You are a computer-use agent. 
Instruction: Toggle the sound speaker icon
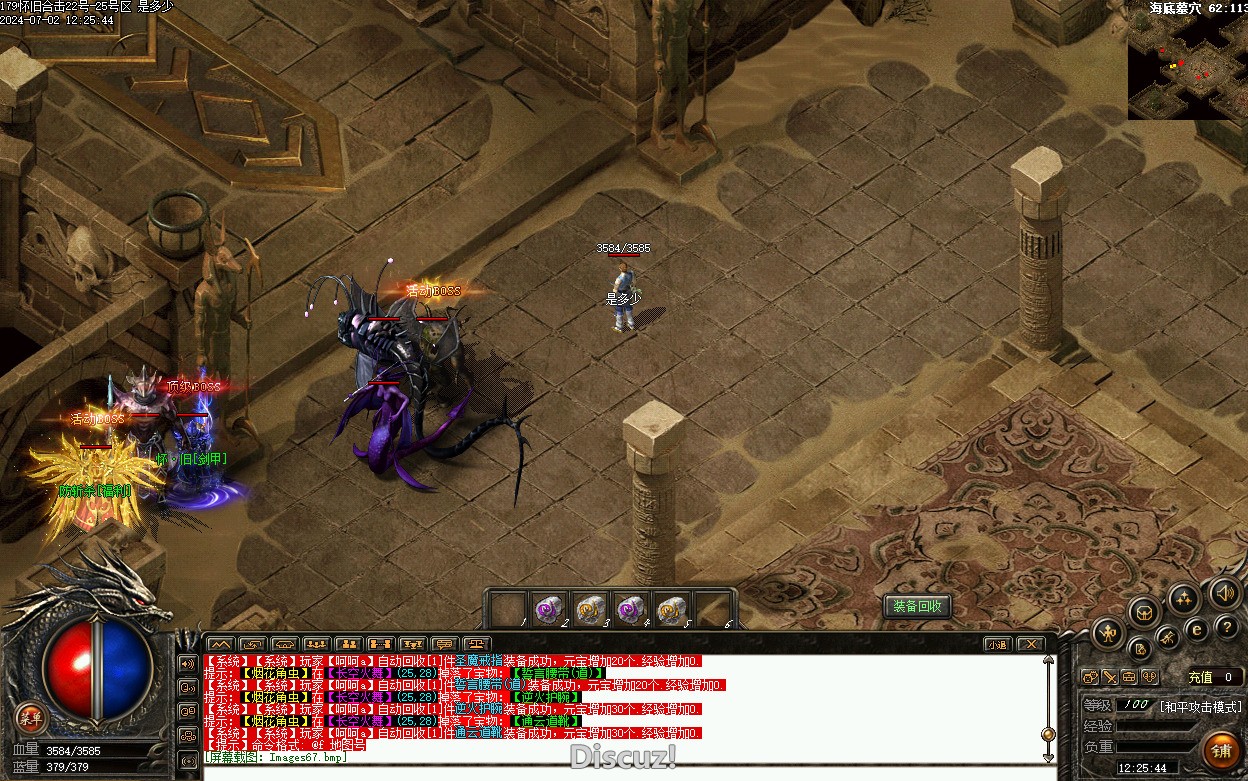[1224, 592]
